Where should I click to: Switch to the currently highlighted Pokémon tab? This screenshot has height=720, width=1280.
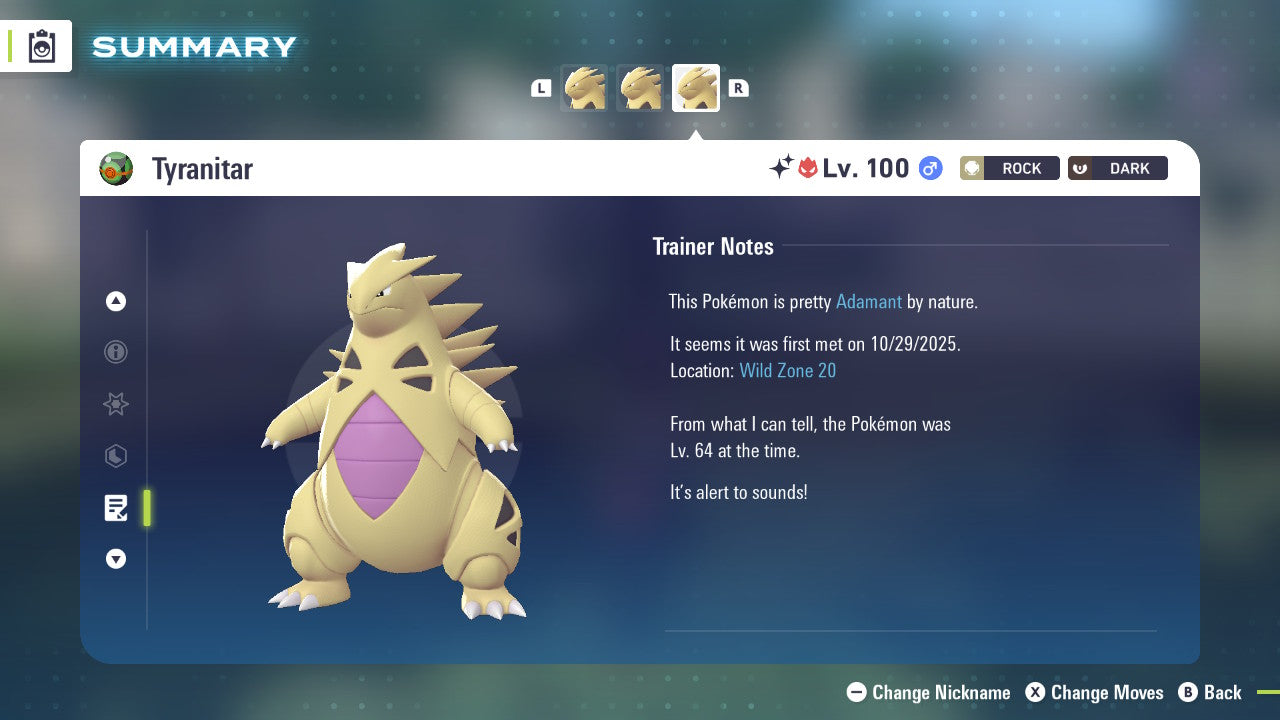[695, 87]
